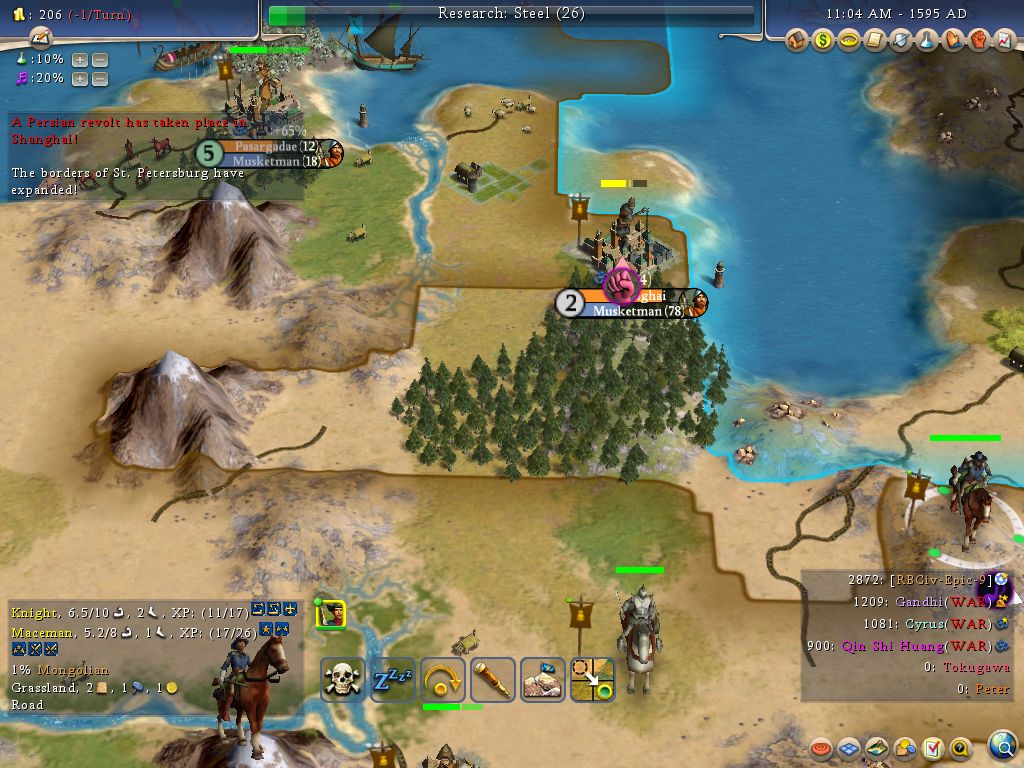
Task: Toggle the grid overlay with blue tiles icon
Action: [x=849, y=747]
